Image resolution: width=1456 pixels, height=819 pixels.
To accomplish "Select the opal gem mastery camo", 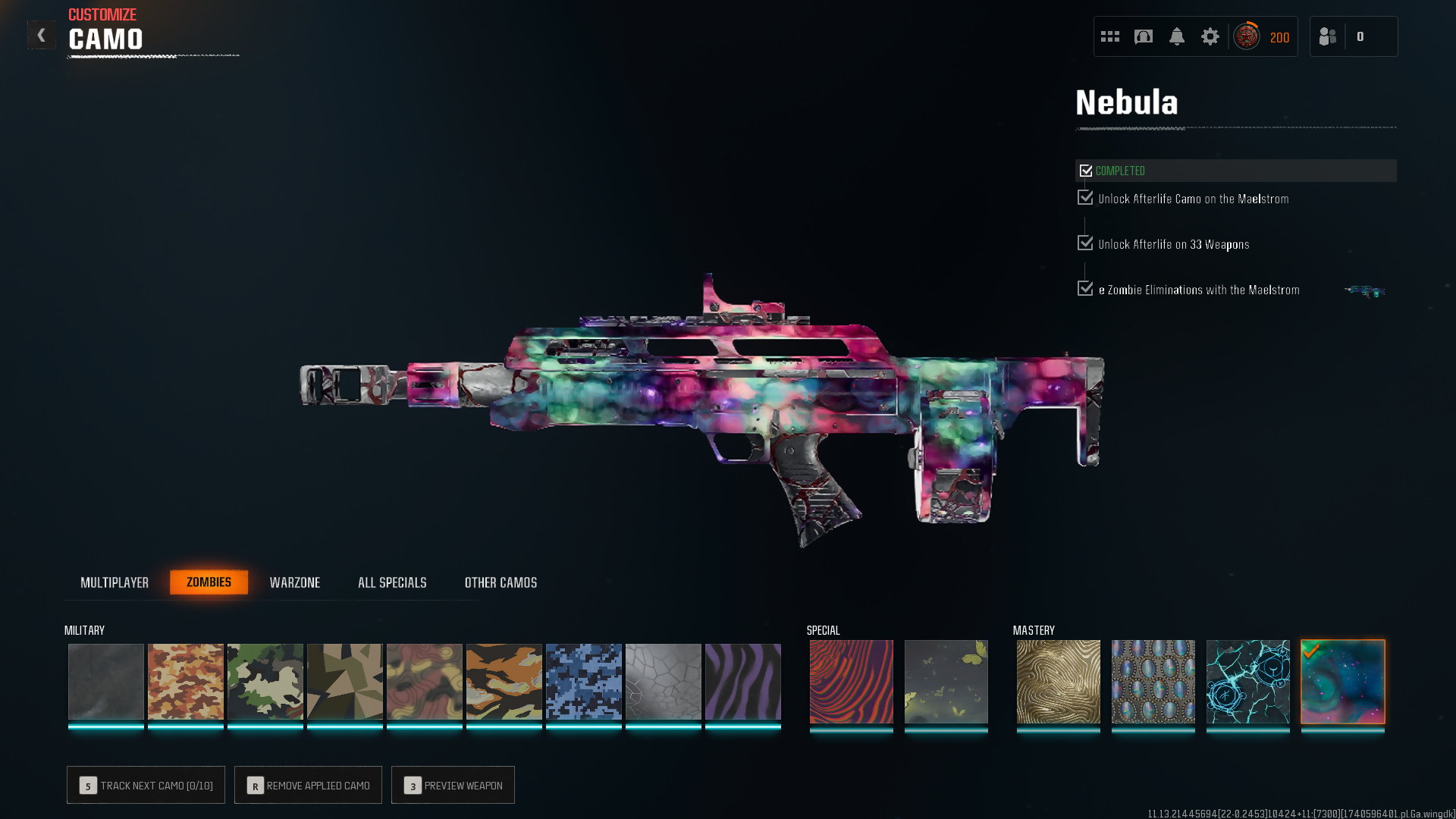I will (x=1153, y=682).
